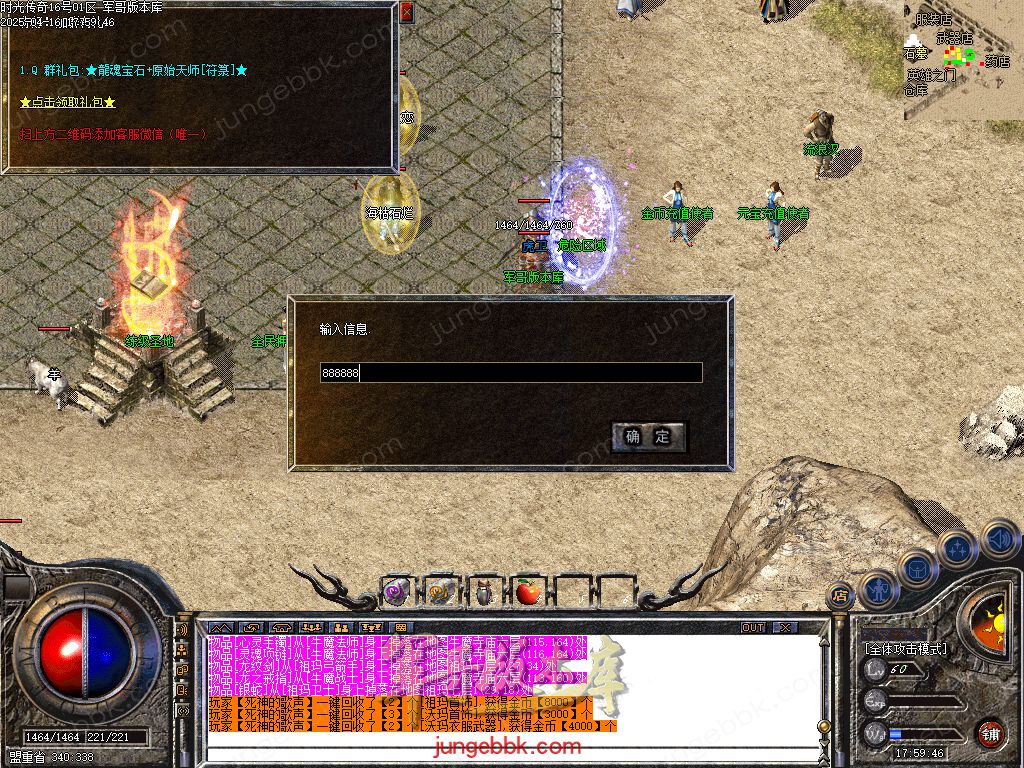Image resolution: width=1024 pixels, height=768 pixels.
Task: Click the 点击领取礼包 gift link
Action: 68,102
